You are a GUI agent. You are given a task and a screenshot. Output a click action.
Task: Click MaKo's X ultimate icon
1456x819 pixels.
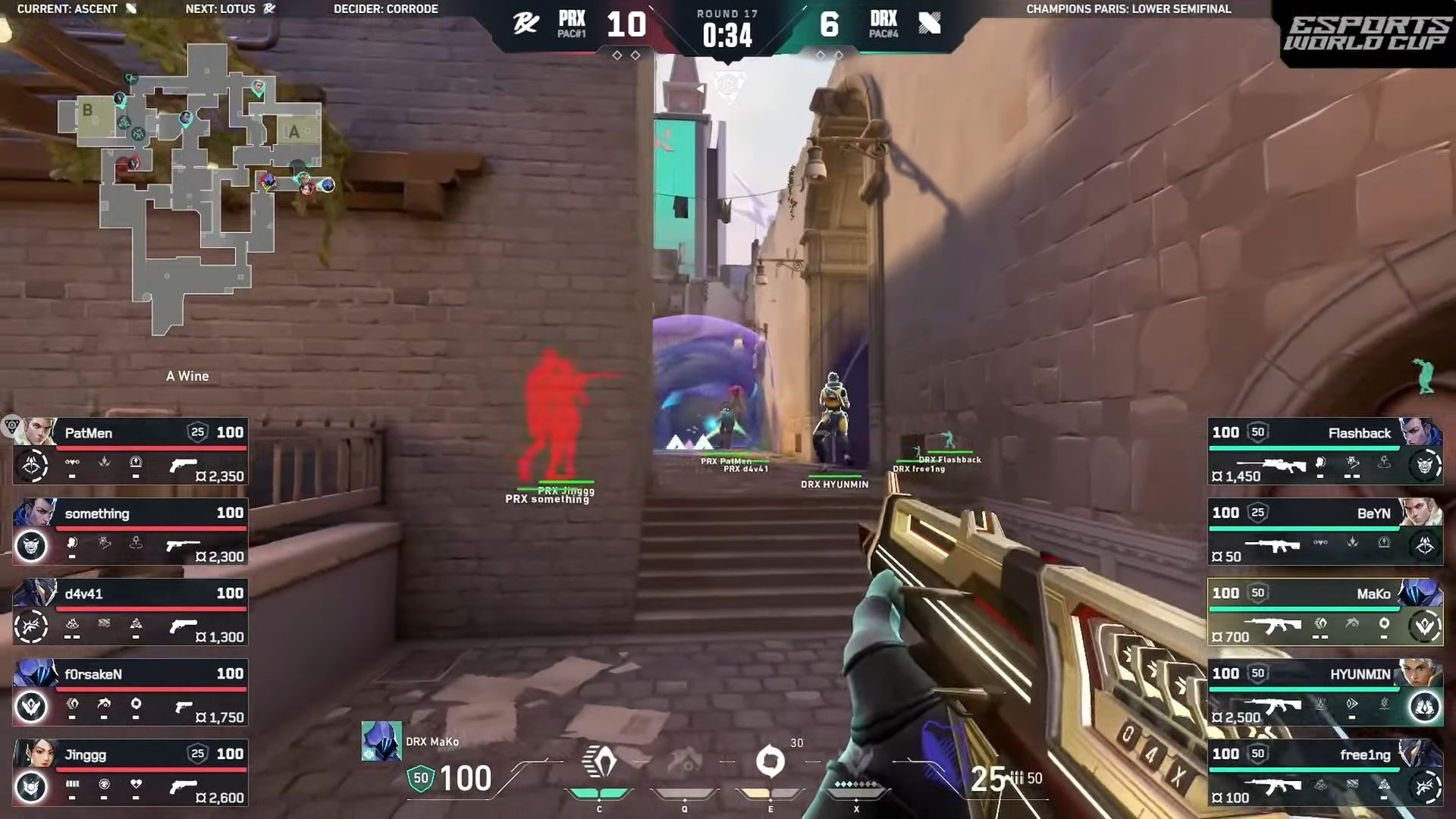click(856, 764)
